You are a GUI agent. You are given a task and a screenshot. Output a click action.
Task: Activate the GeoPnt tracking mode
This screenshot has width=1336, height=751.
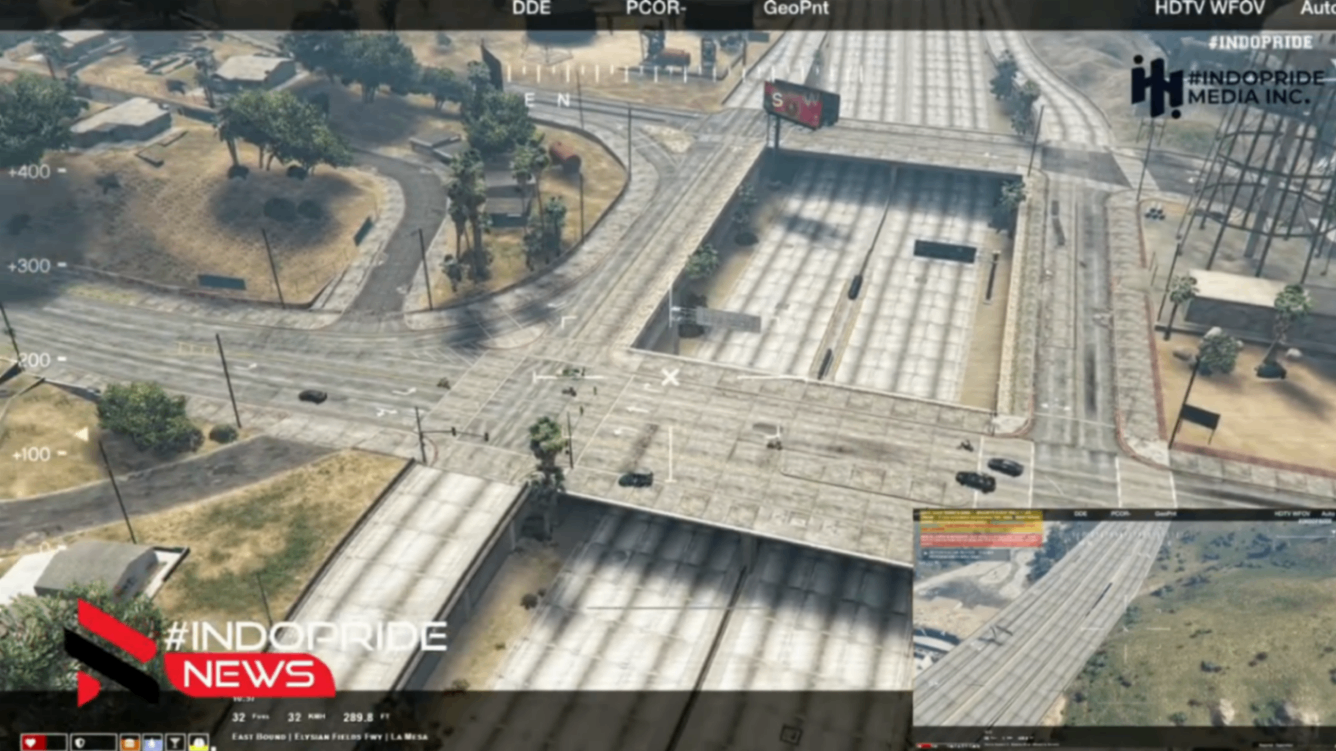click(x=795, y=9)
